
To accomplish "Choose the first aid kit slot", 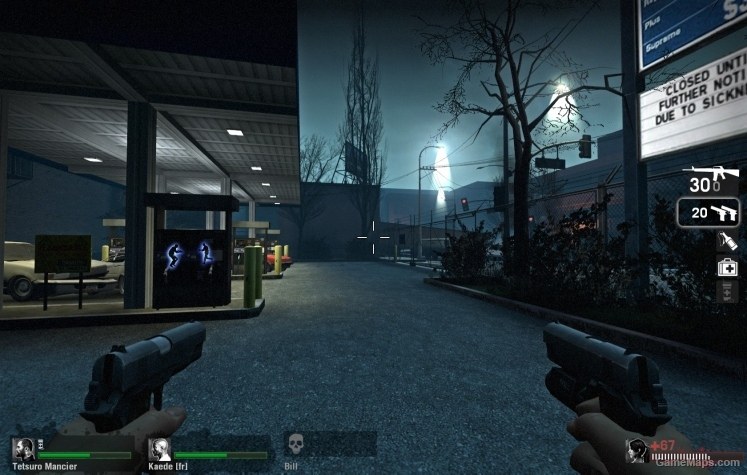I will point(727,267).
